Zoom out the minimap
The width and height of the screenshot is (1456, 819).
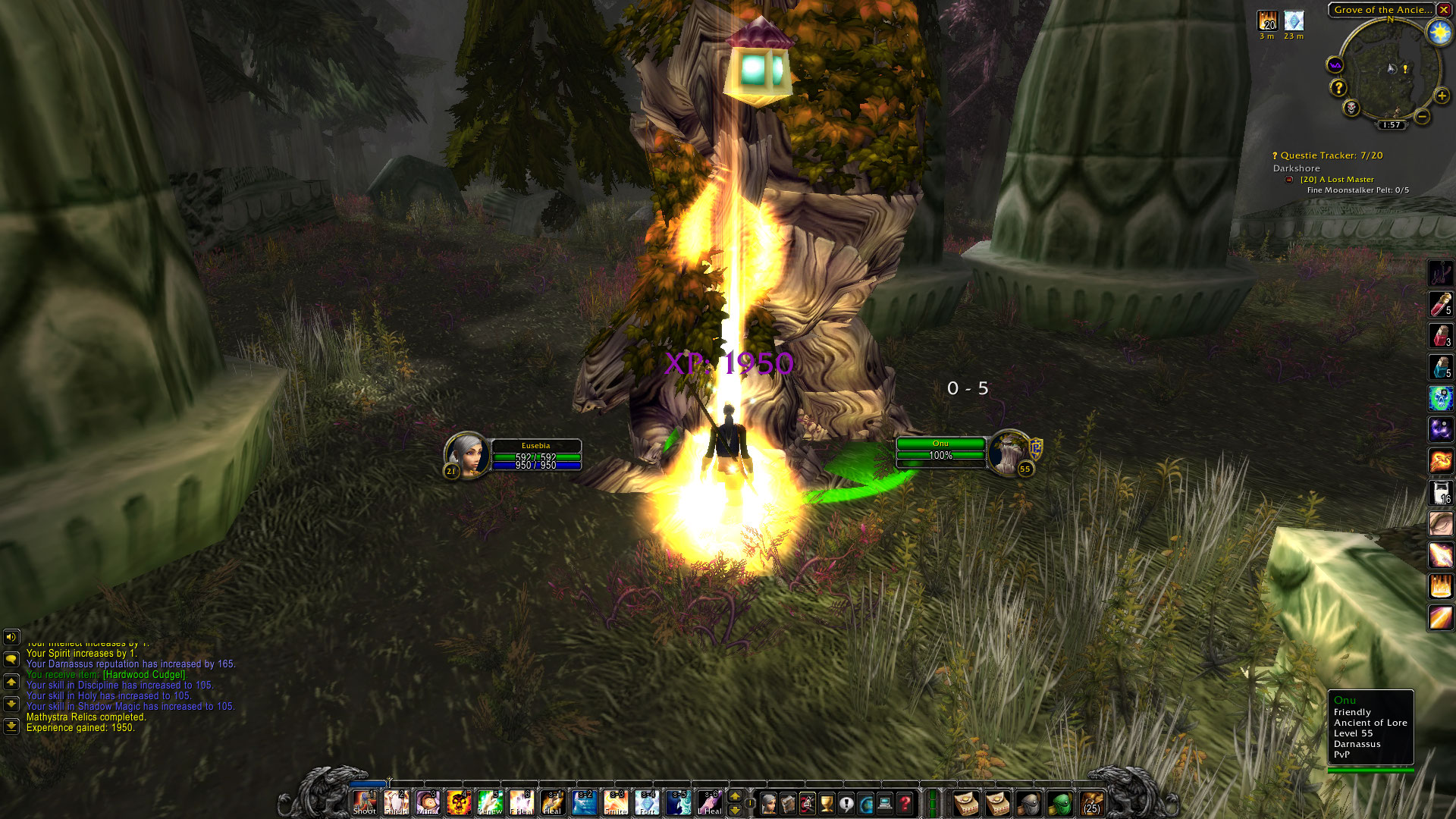tap(1423, 117)
